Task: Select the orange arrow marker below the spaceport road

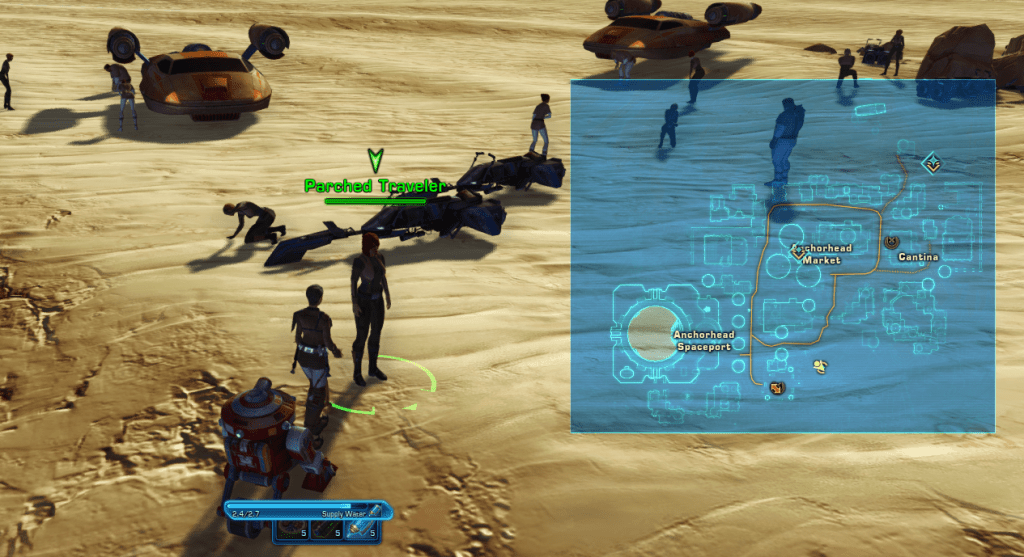Action: tap(776, 387)
